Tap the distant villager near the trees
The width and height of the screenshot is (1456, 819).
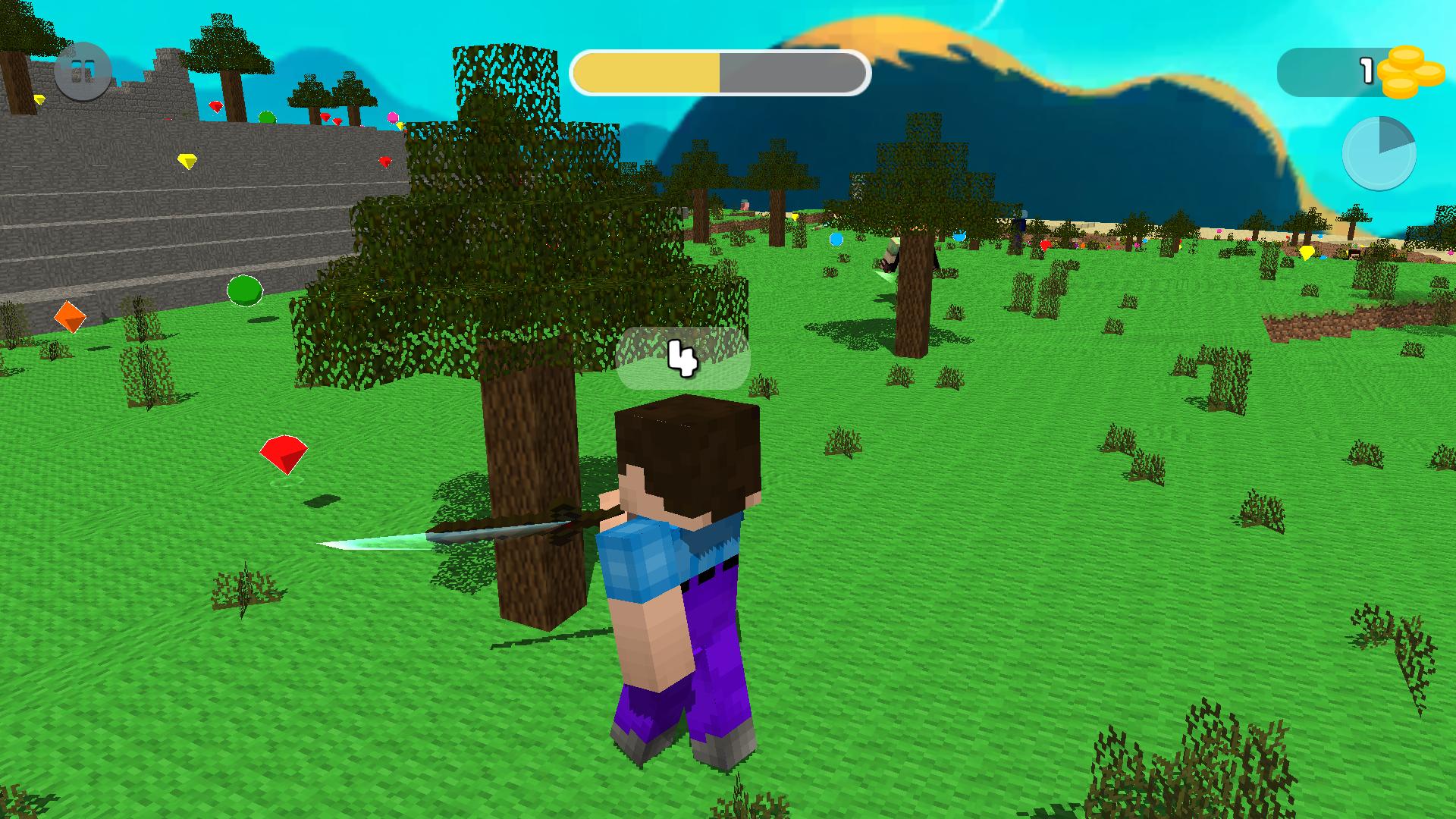[891, 254]
